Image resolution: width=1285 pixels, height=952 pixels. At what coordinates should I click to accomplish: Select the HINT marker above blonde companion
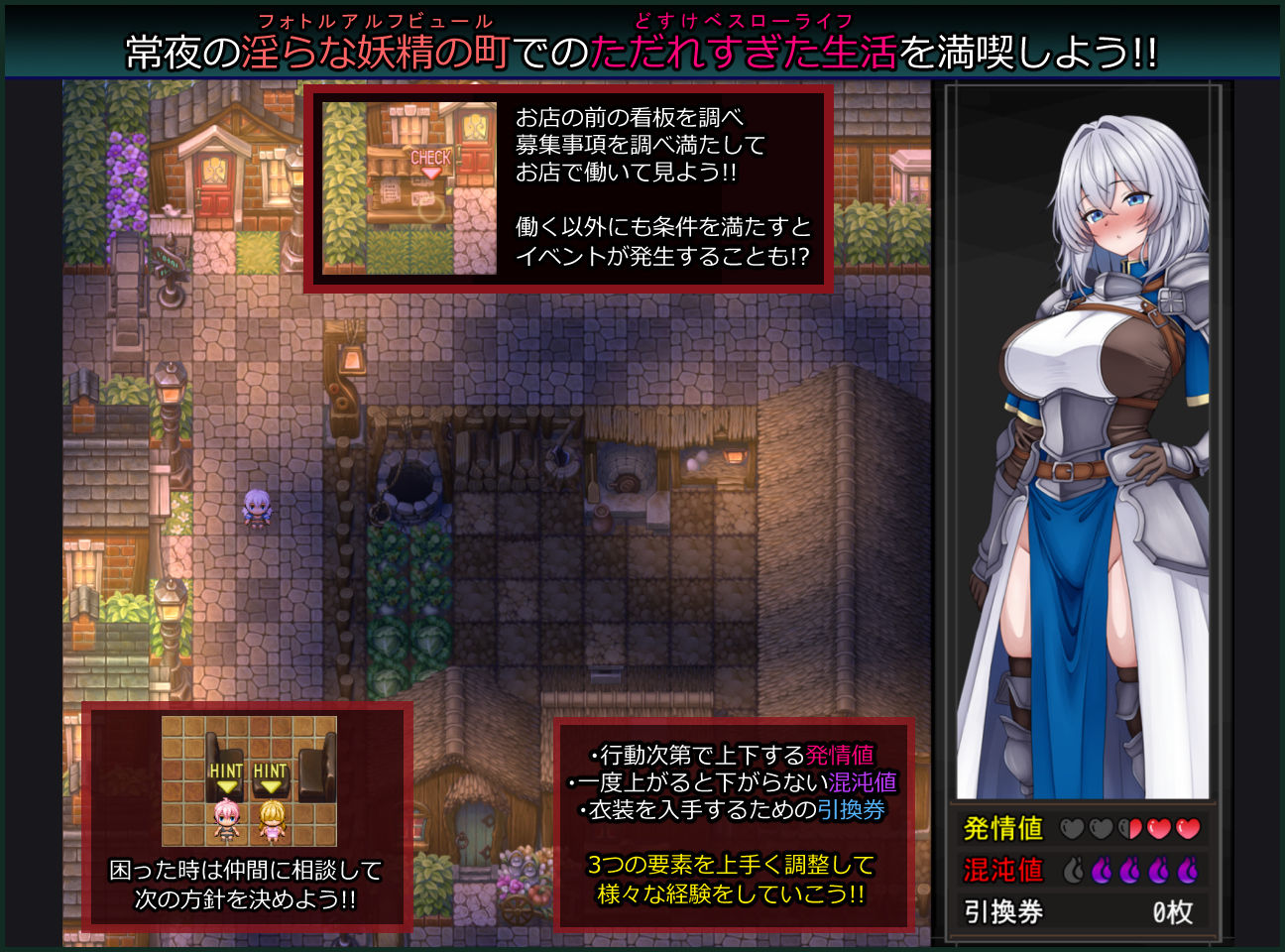point(271,769)
